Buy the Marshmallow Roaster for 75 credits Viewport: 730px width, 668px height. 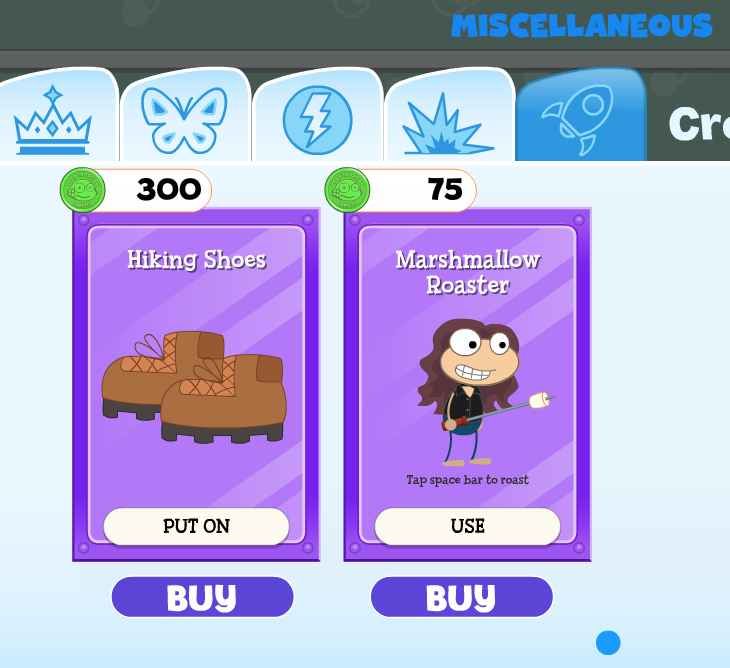click(461, 597)
